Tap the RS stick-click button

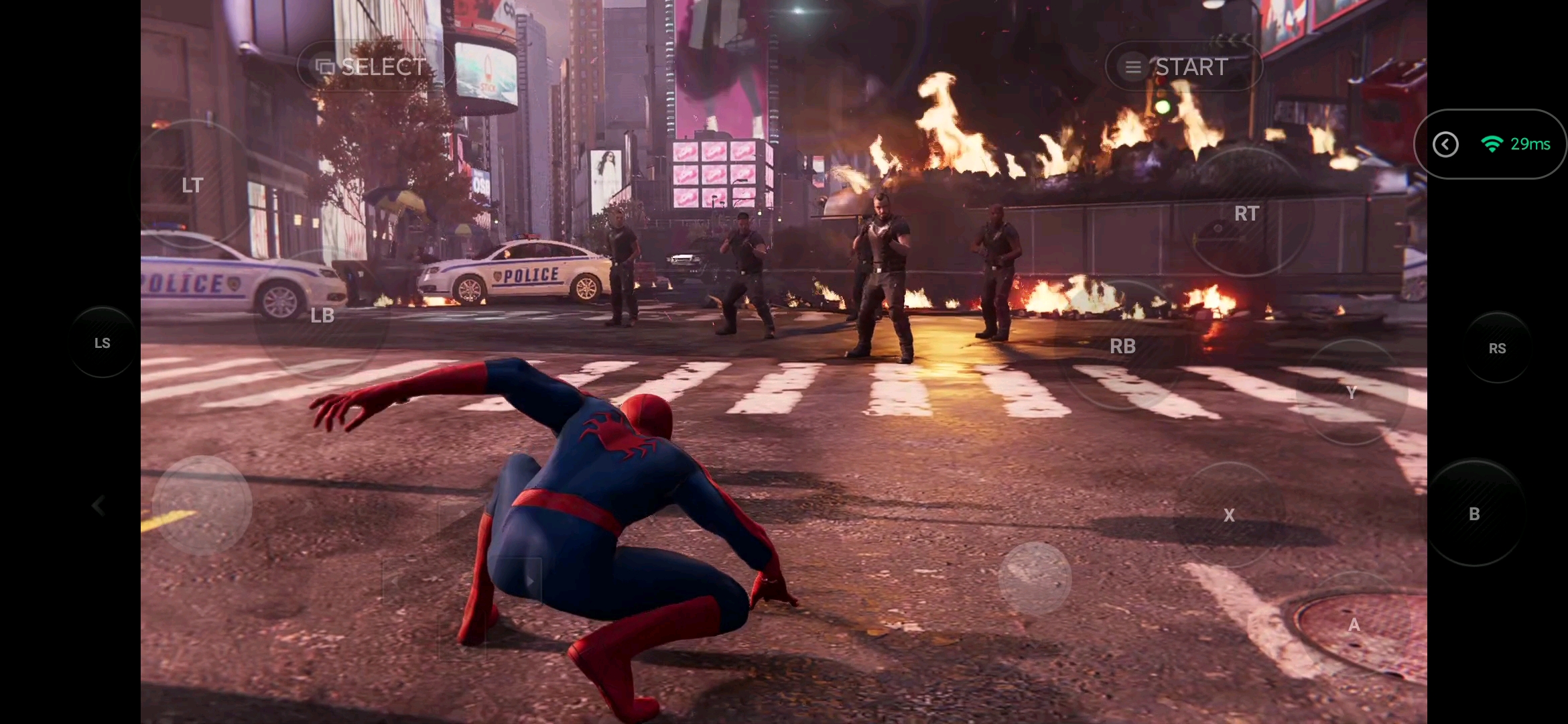click(1497, 348)
